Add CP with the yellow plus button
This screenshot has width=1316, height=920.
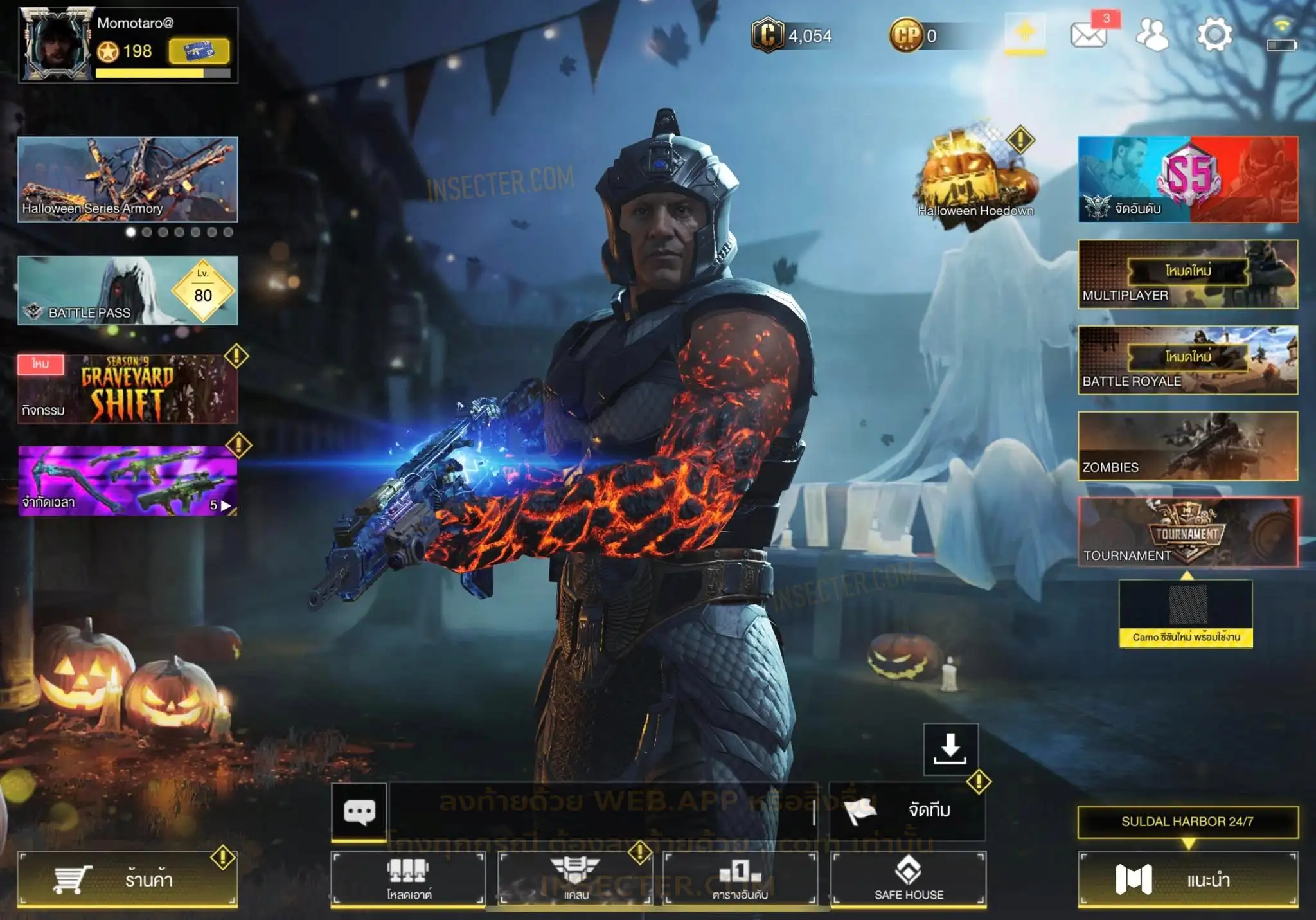(1025, 33)
